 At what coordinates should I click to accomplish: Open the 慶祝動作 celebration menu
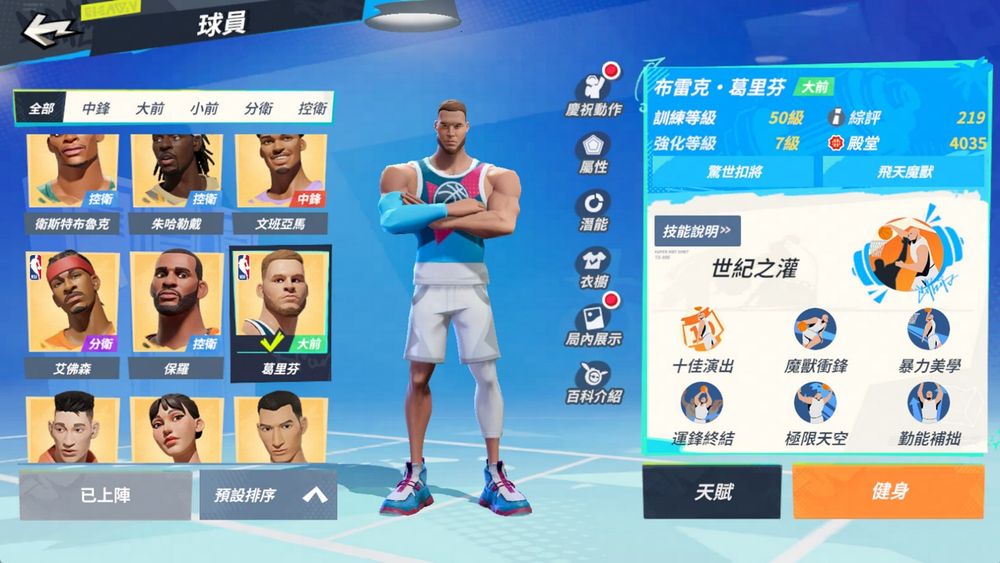[594, 93]
